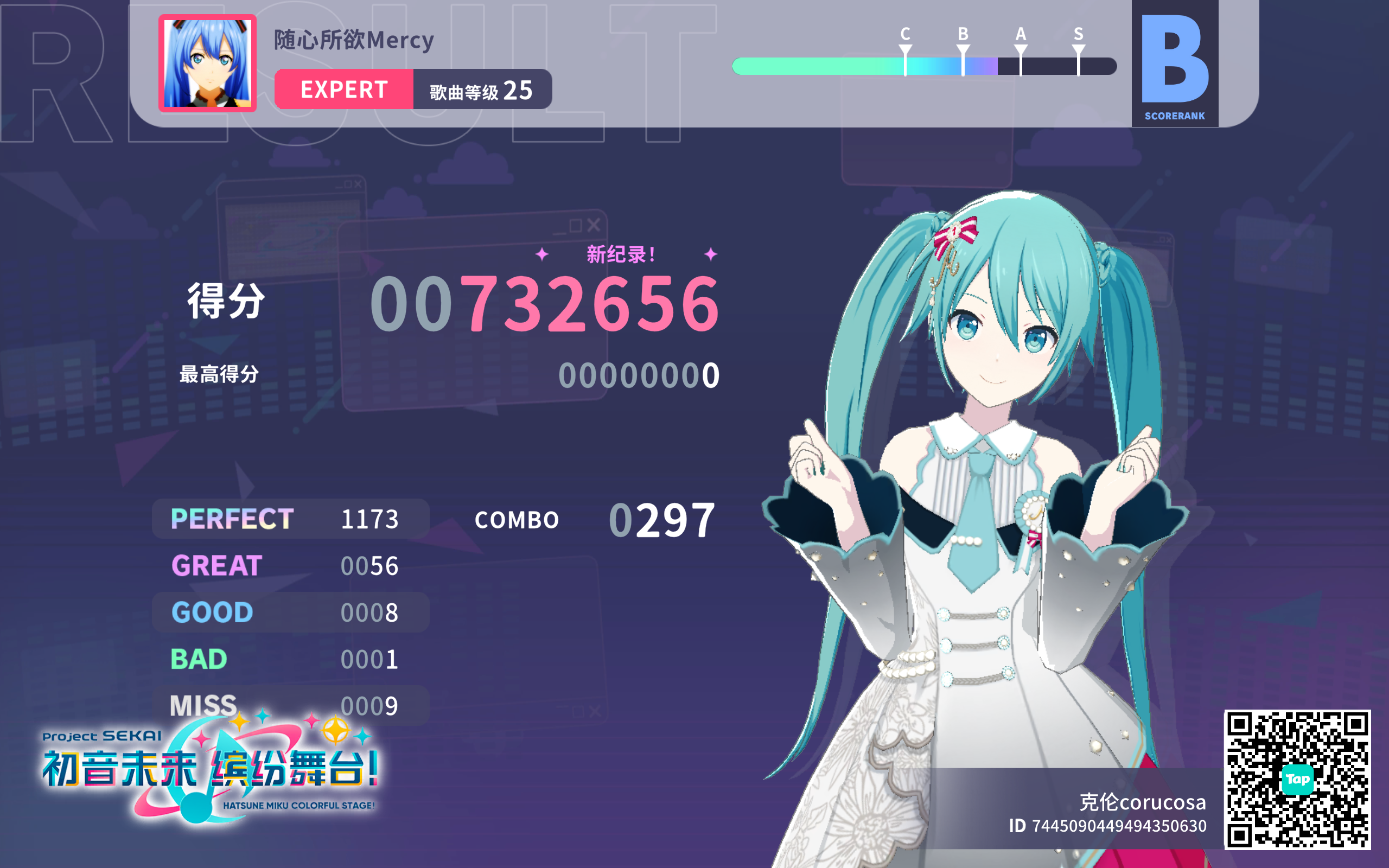This screenshot has width=1389, height=868.
Task: Expand the BAD judgement row
Action: pos(290,659)
